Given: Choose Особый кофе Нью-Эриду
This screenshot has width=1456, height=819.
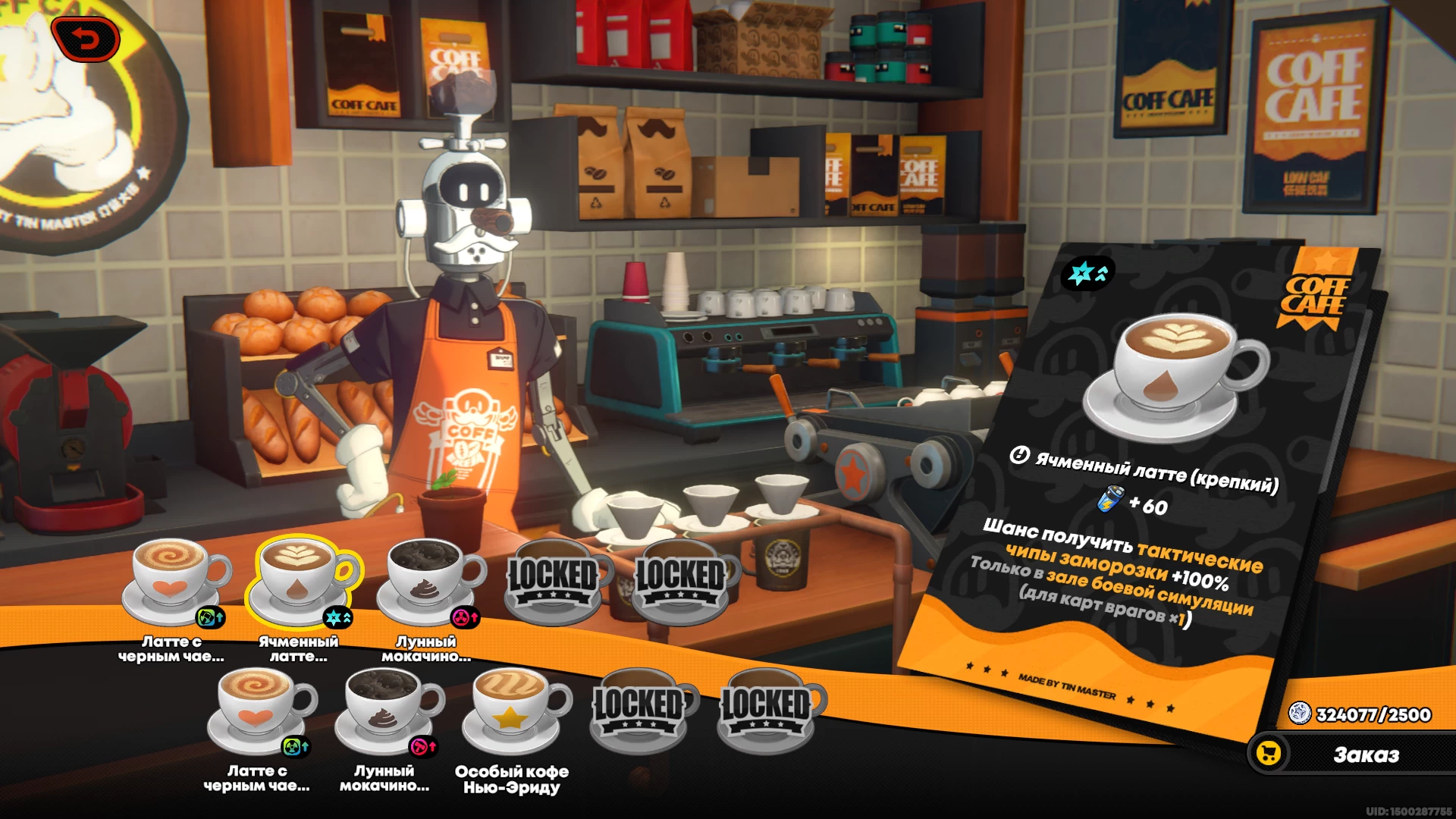Looking at the screenshot, I should 514,710.
